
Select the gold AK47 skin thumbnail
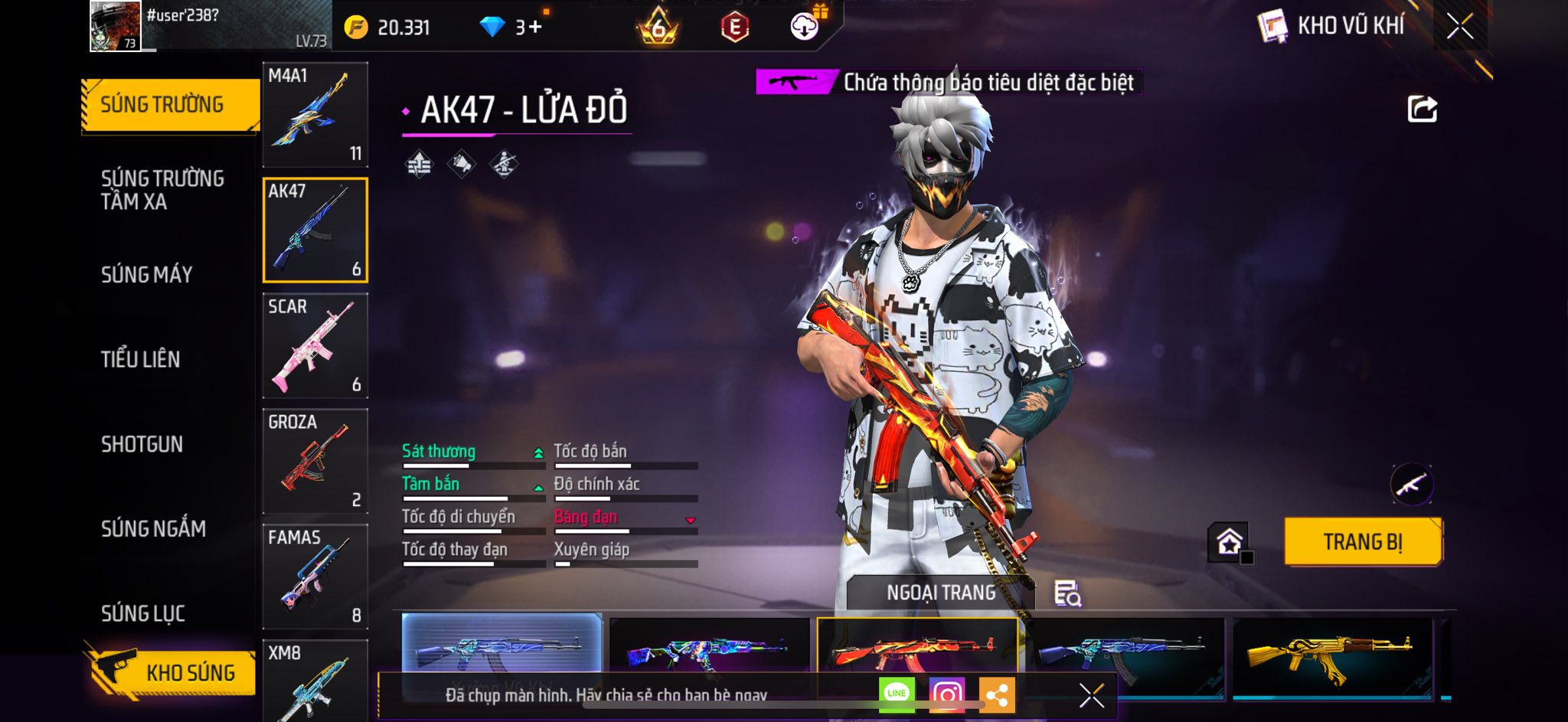coord(1332,655)
